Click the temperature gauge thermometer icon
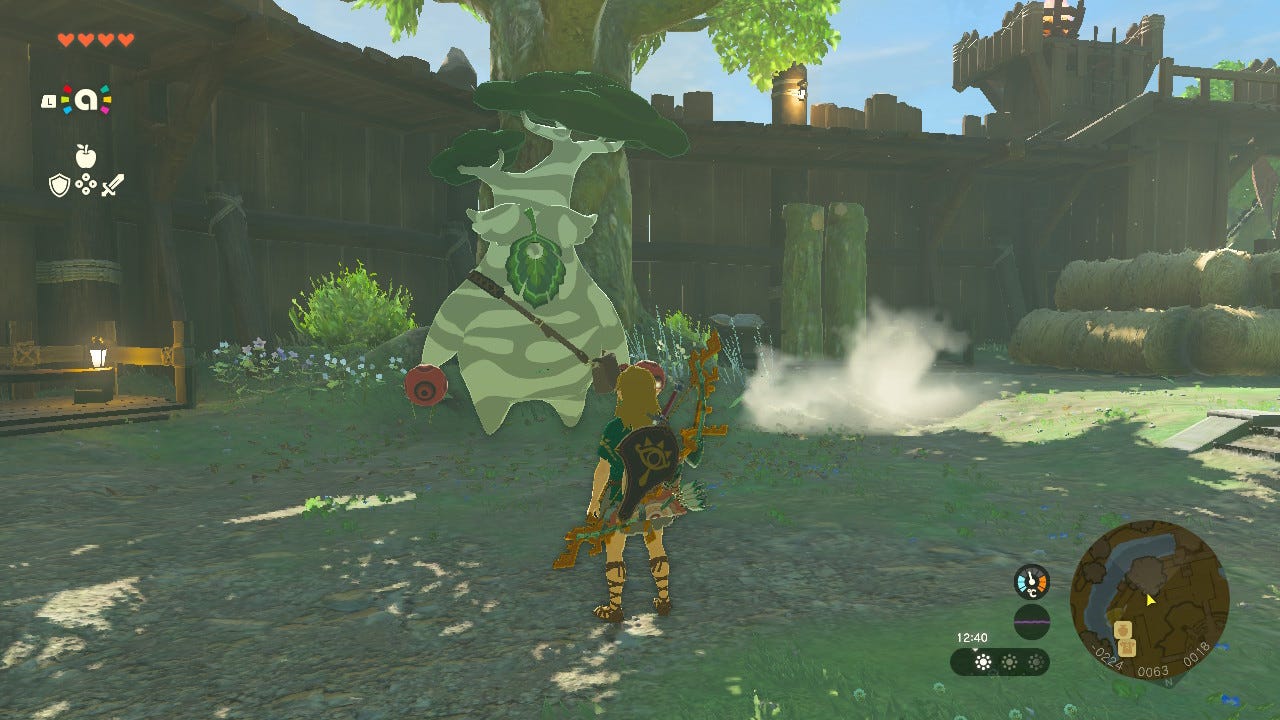 pos(1031,581)
